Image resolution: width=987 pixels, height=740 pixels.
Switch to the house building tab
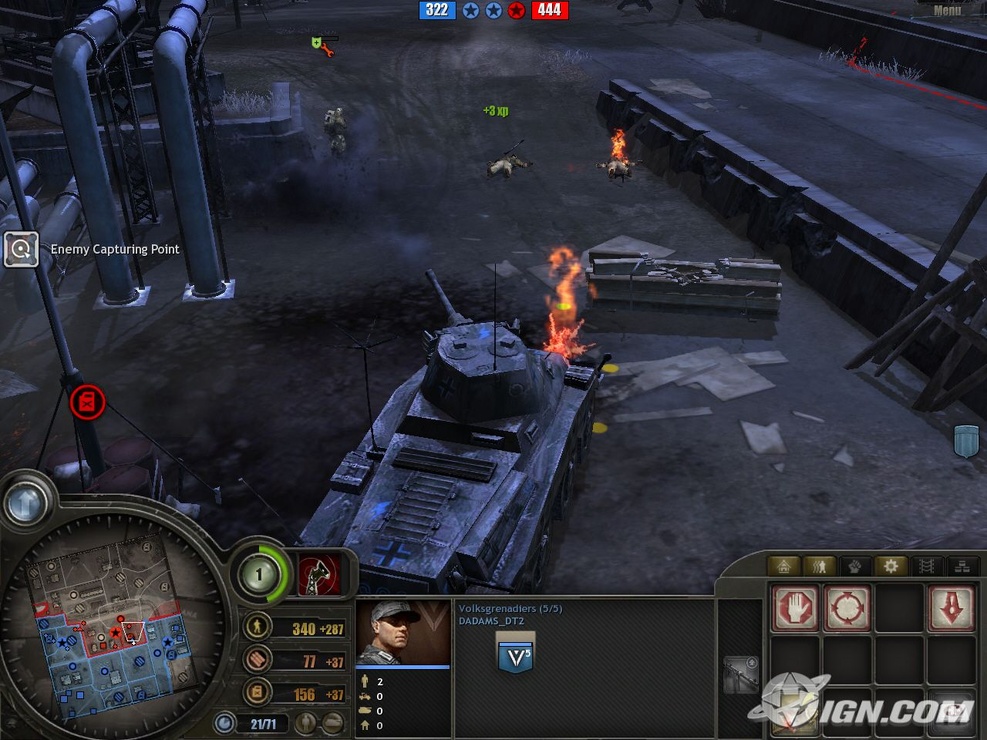coord(783,566)
